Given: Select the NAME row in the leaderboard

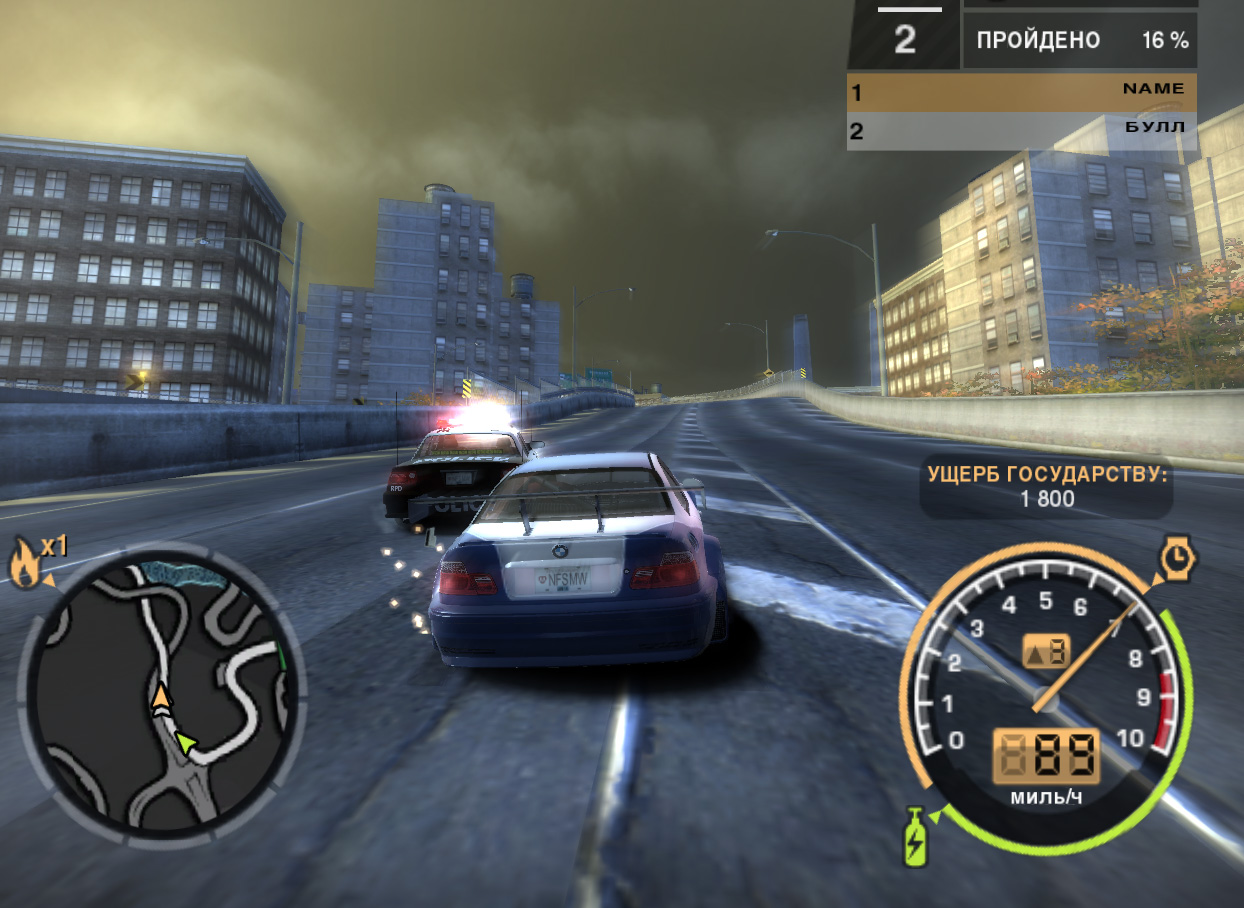Looking at the screenshot, I should pos(1021,92).
